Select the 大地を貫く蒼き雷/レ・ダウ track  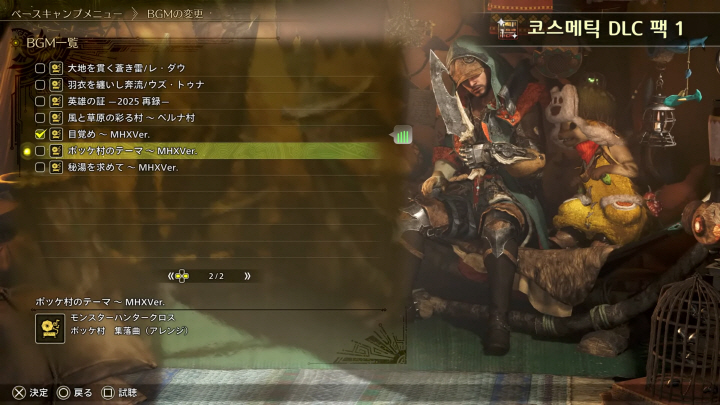coord(126,68)
